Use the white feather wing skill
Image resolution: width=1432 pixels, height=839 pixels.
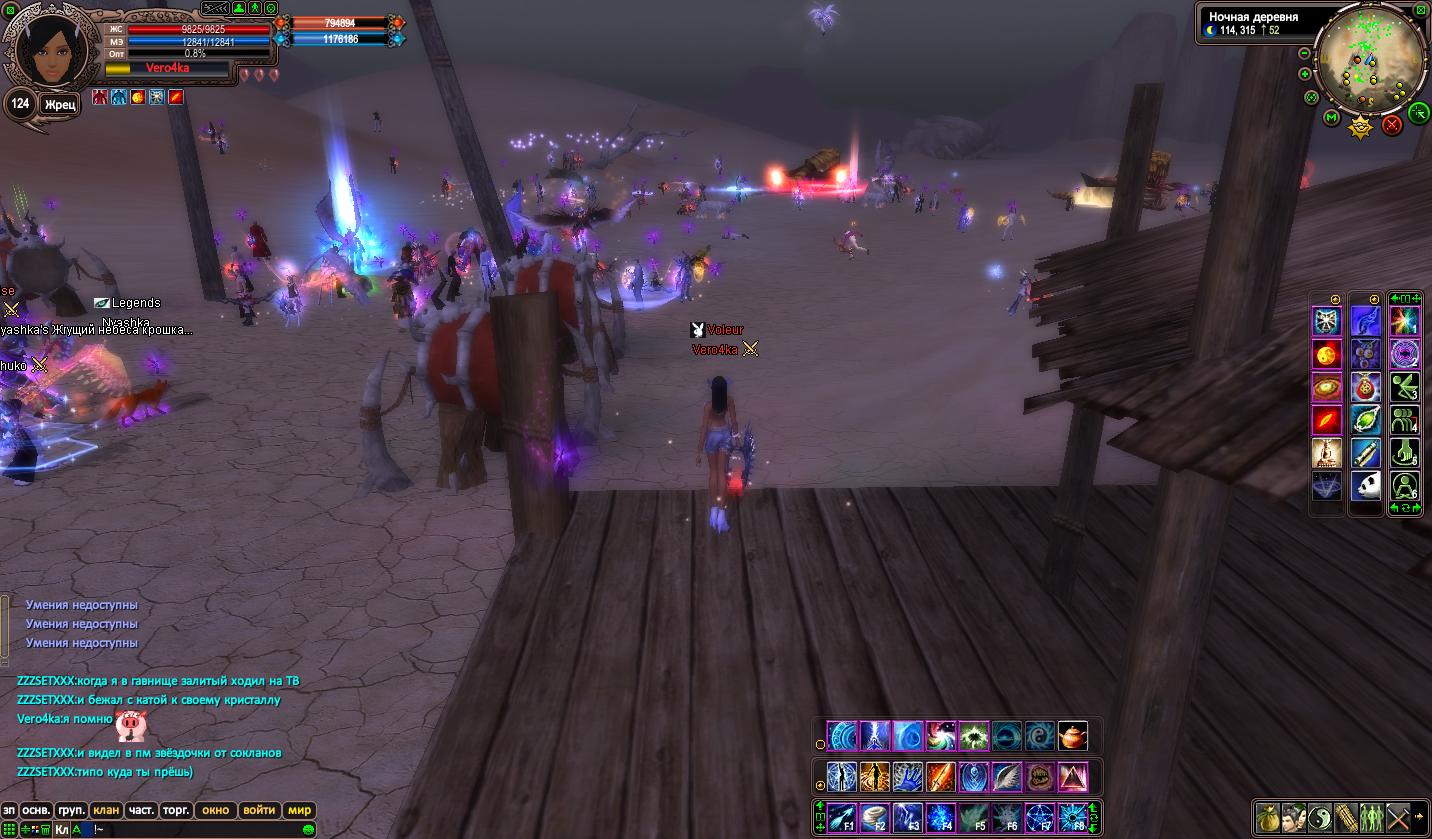tap(1007, 777)
